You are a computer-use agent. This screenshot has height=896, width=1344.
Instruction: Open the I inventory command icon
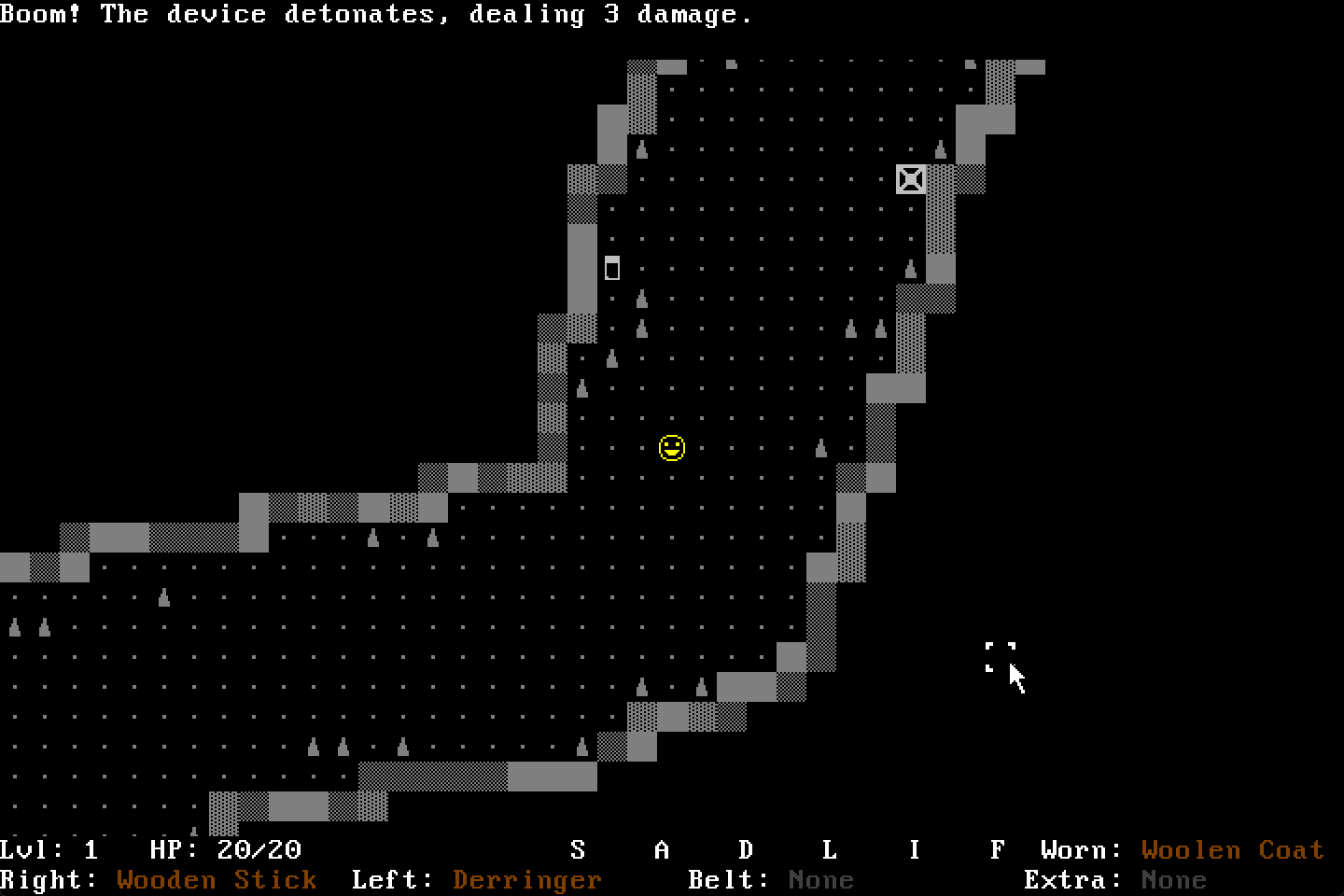click(x=914, y=850)
